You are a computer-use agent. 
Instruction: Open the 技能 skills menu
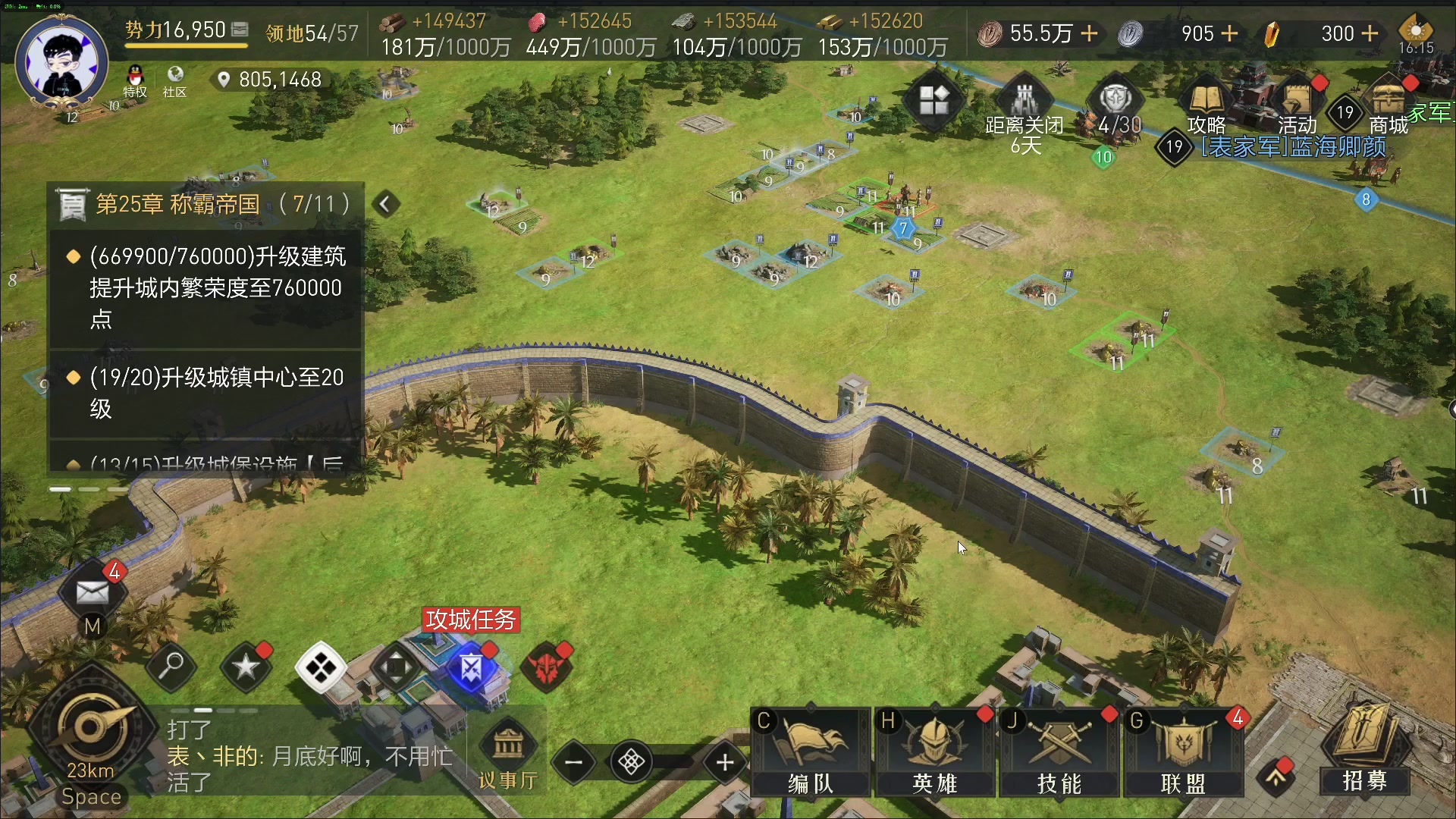pos(1059,751)
